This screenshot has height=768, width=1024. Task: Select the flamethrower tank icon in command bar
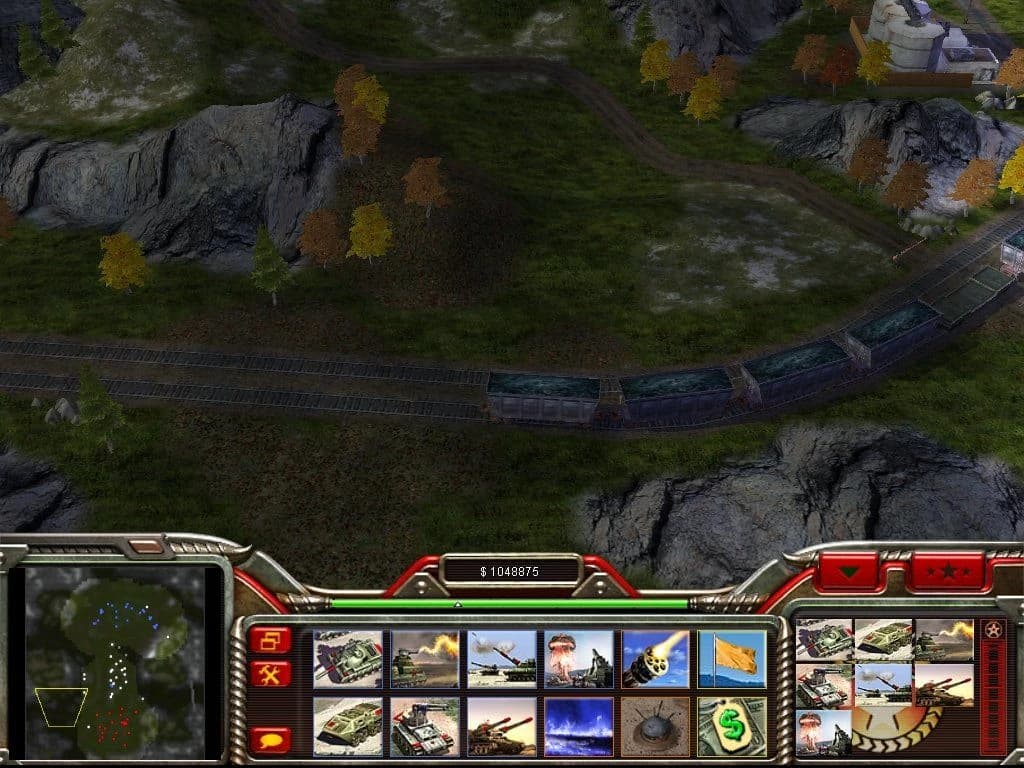click(x=424, y=659)
